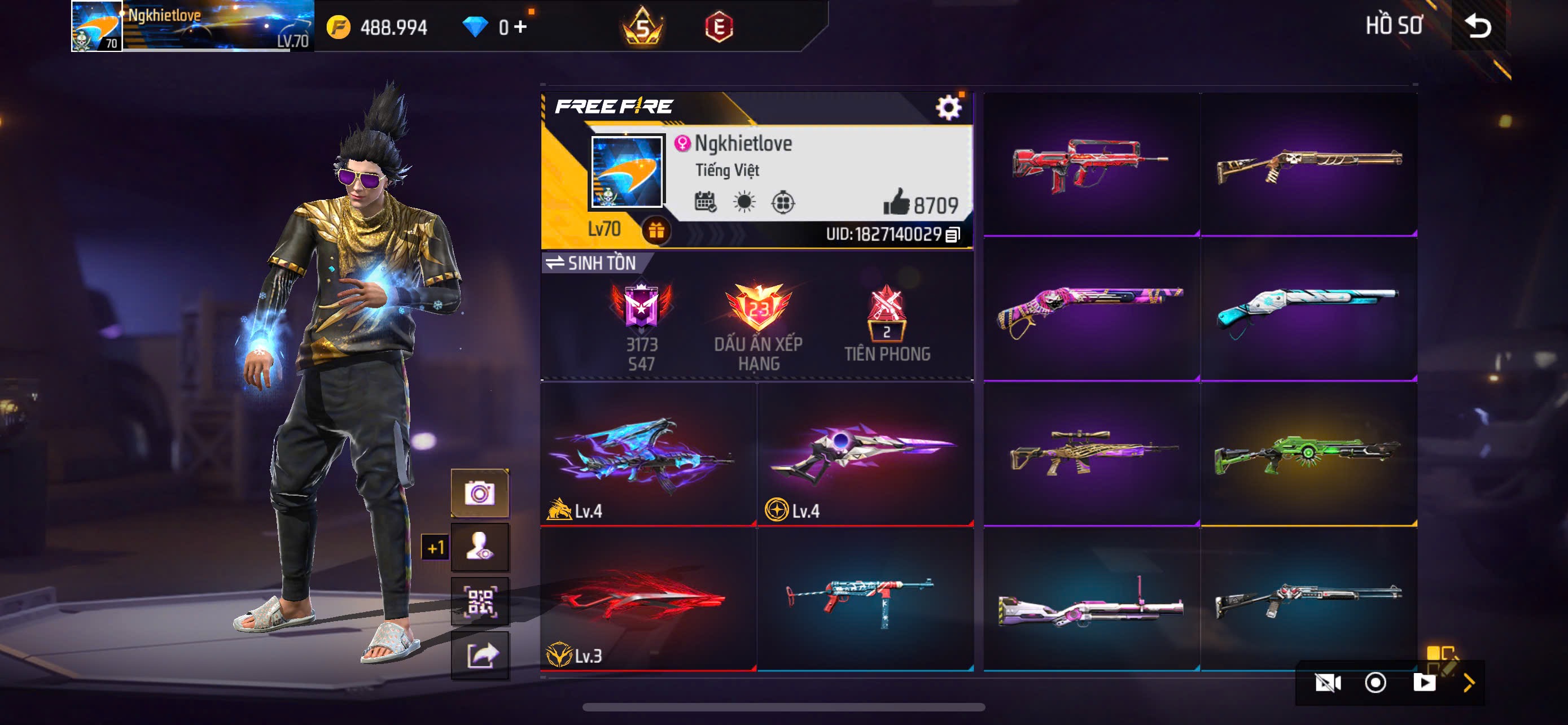
Task: Toggle the camera-off recorder icon
Action: [x=1328, y=683]
